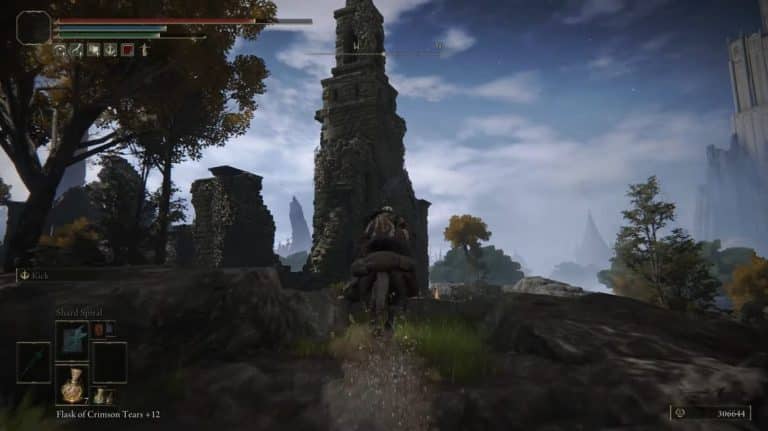Select the Shard Spiral spell slot

72,340
